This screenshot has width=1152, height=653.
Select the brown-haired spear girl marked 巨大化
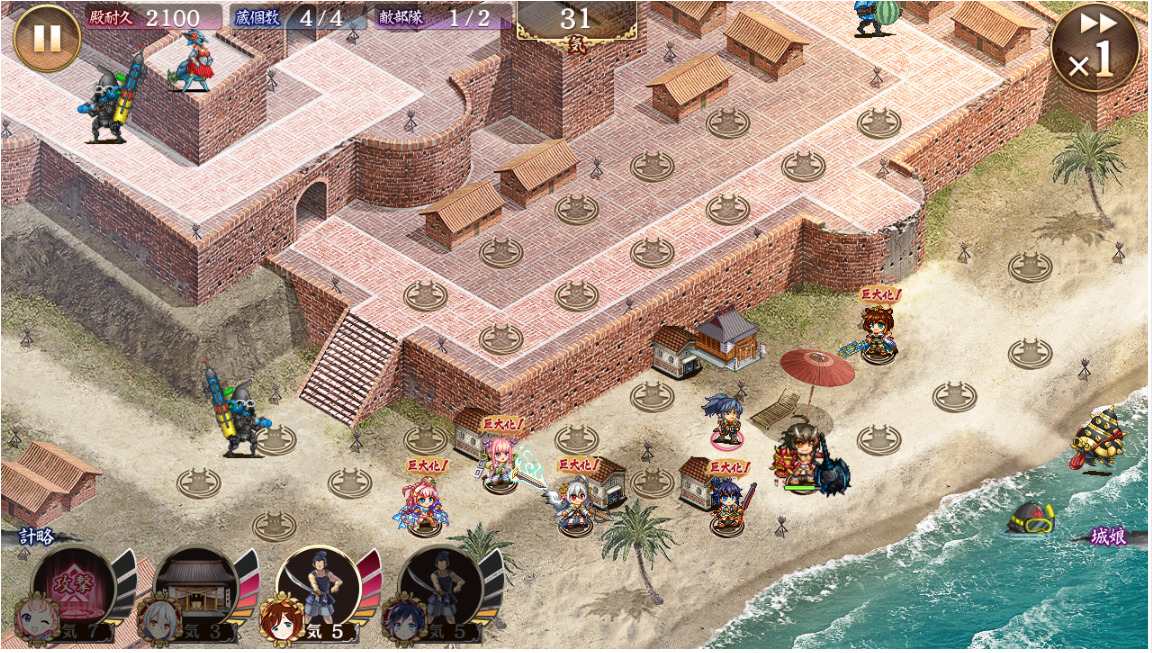point(878,334)
